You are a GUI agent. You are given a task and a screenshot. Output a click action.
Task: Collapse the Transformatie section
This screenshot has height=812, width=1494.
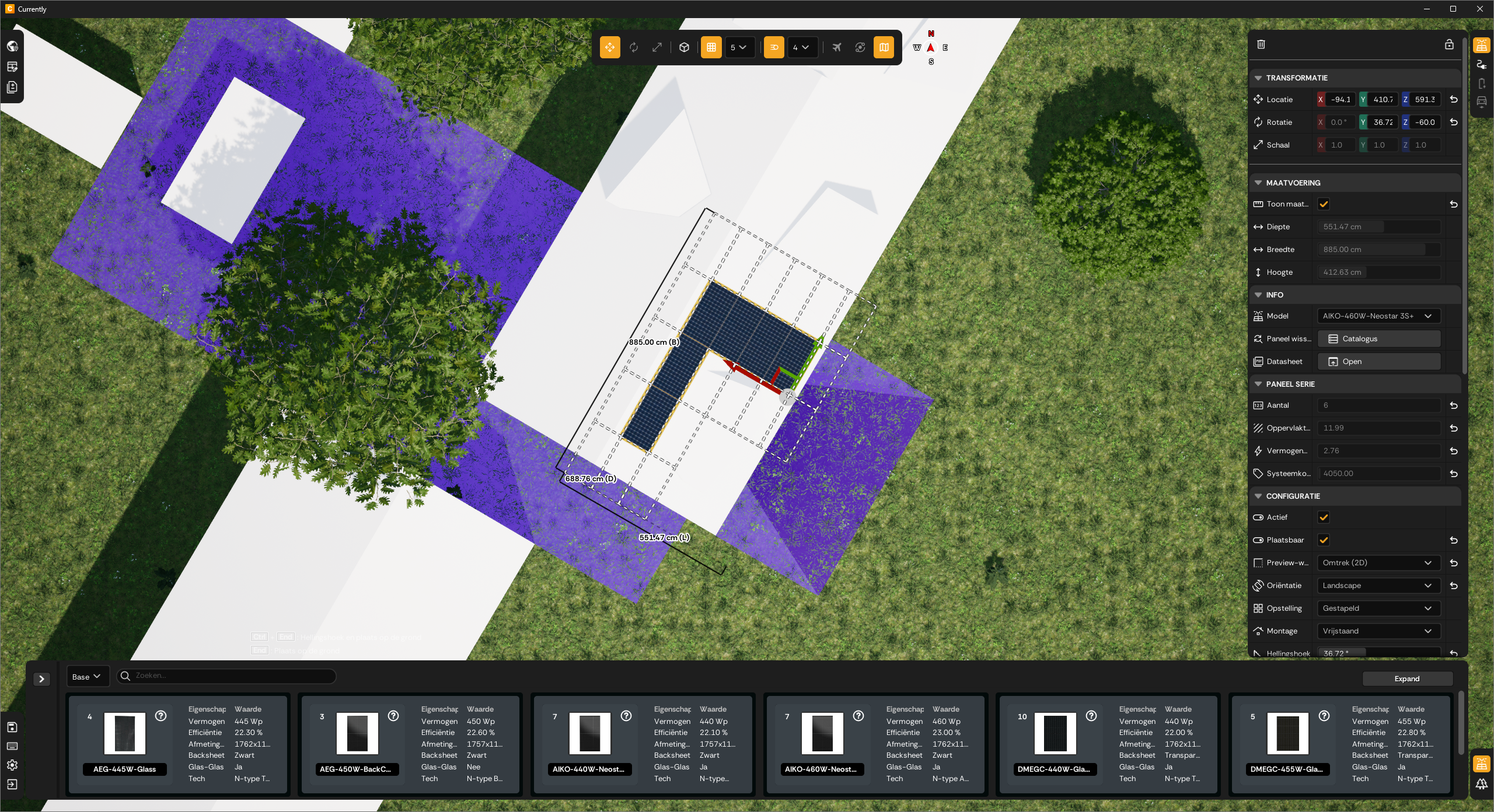1258,78
